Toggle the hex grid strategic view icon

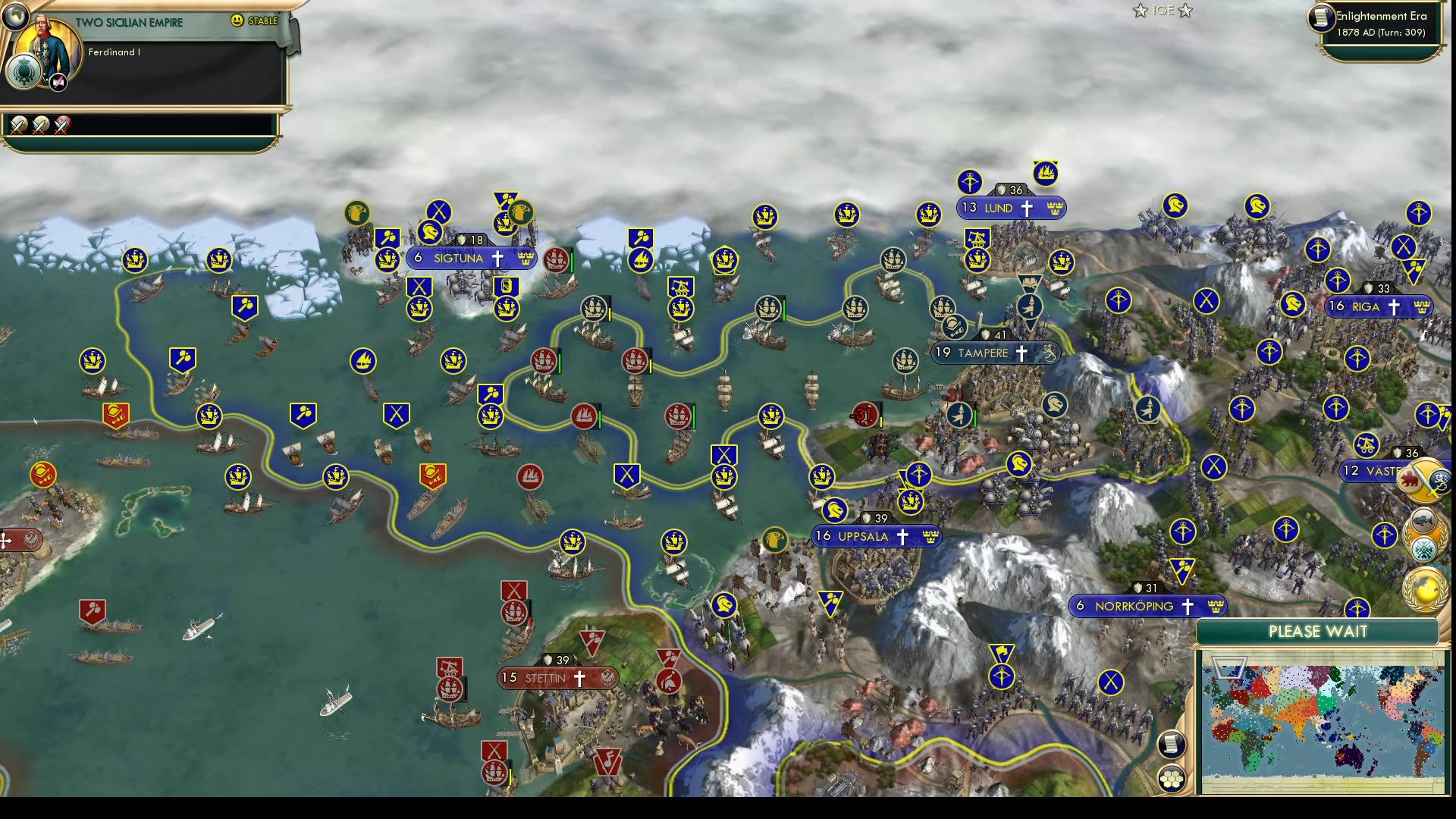pyautogui.click(x=1172, y=778)
